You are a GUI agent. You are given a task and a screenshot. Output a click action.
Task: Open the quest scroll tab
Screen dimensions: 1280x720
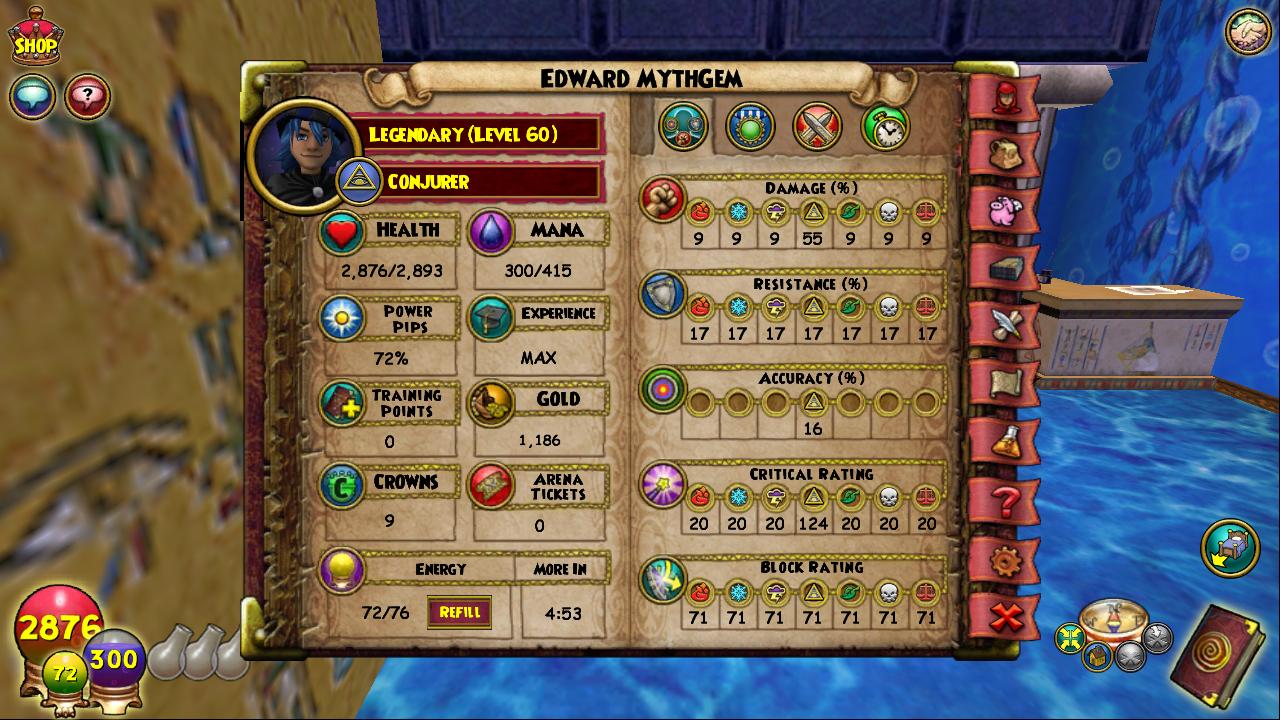tap(1004, 385)
